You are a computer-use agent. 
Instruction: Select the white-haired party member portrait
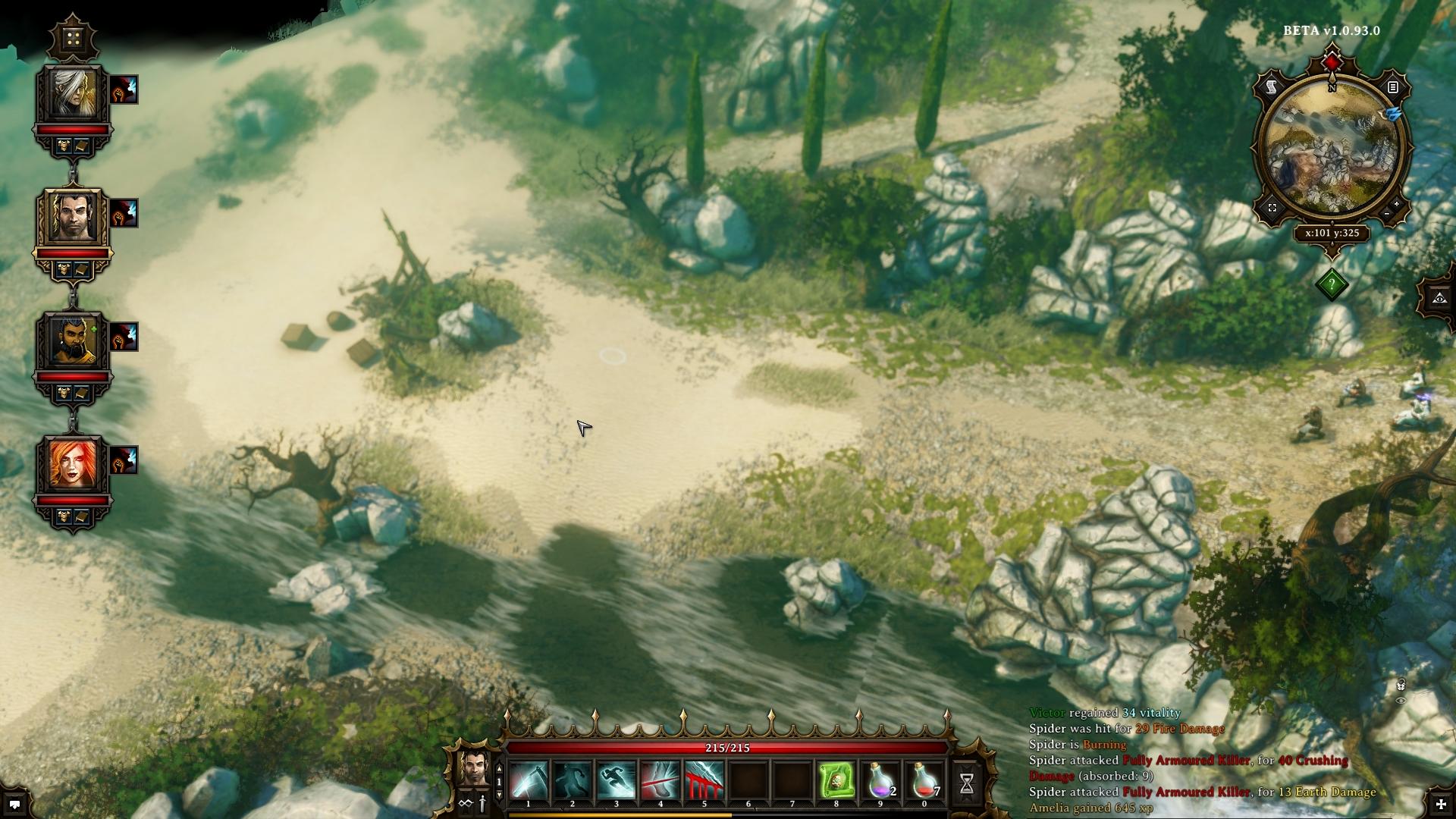point(73,96)
